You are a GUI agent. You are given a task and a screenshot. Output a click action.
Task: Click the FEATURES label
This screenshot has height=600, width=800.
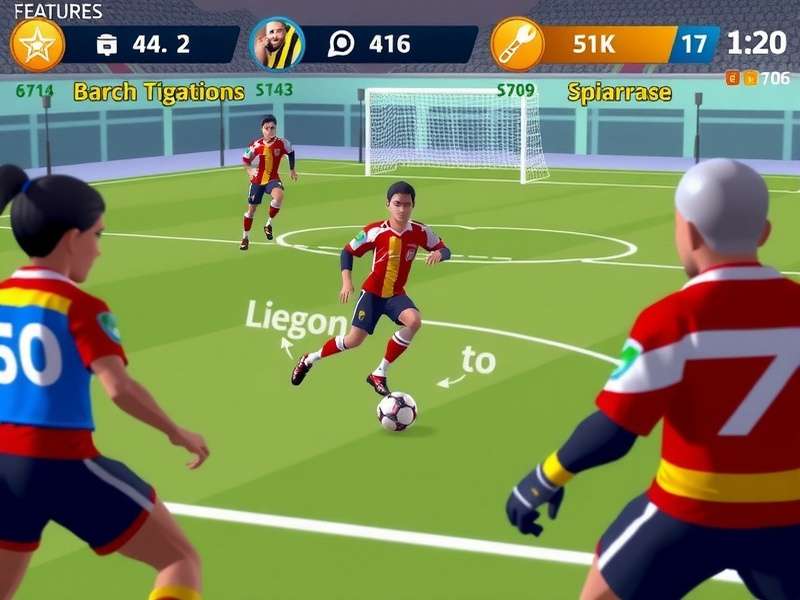click(58, 12)
